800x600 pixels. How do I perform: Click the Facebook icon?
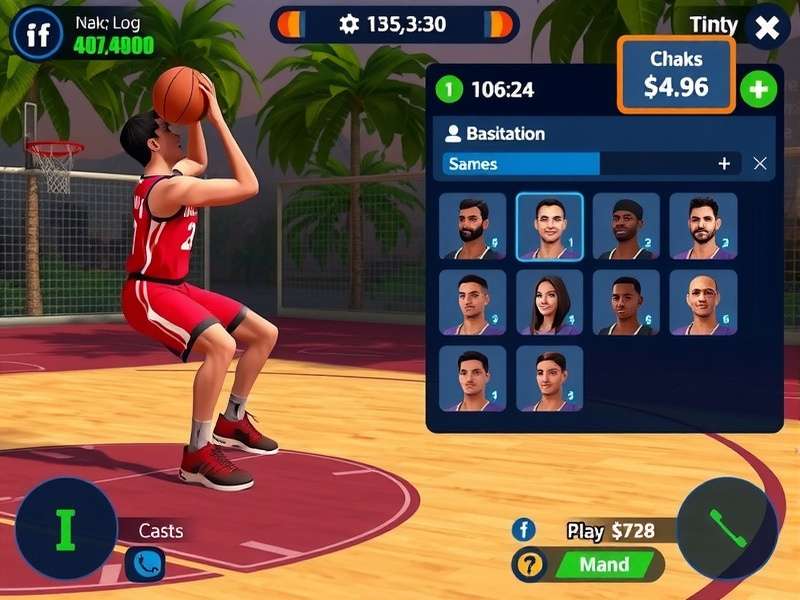tap(524, 530)
